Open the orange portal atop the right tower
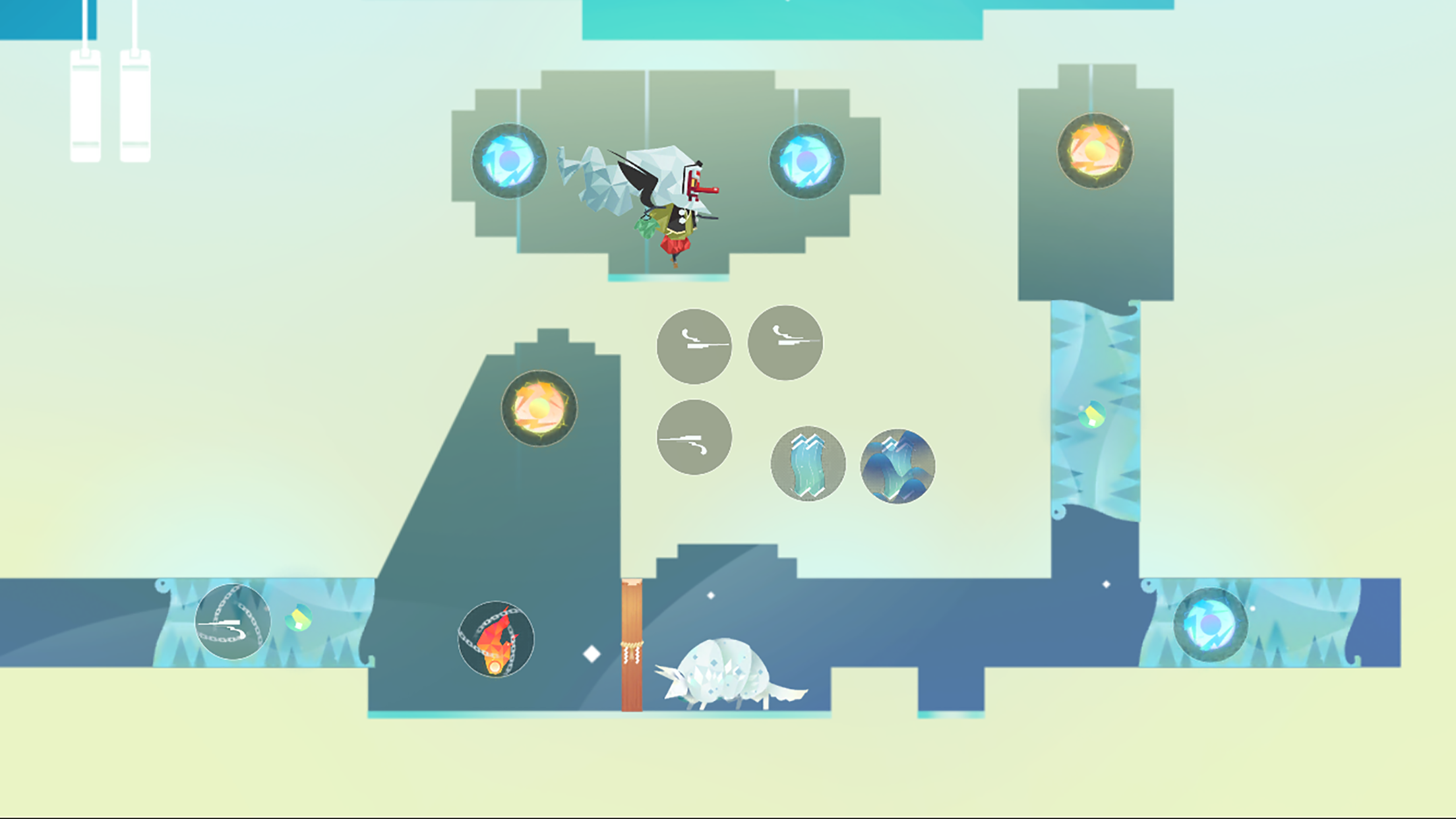1456x819 pixels. click(x=1095, y=150)
